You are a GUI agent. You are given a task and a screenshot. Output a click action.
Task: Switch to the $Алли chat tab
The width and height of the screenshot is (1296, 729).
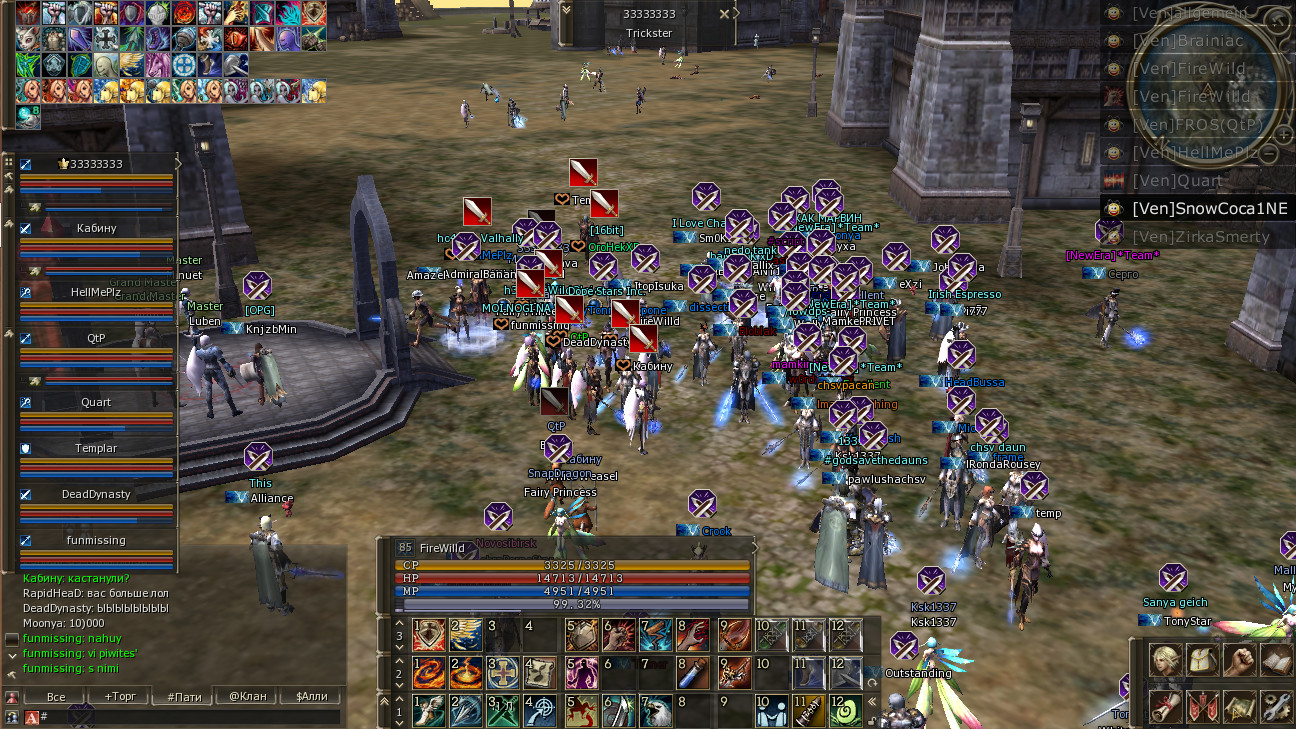pos(310,696)
